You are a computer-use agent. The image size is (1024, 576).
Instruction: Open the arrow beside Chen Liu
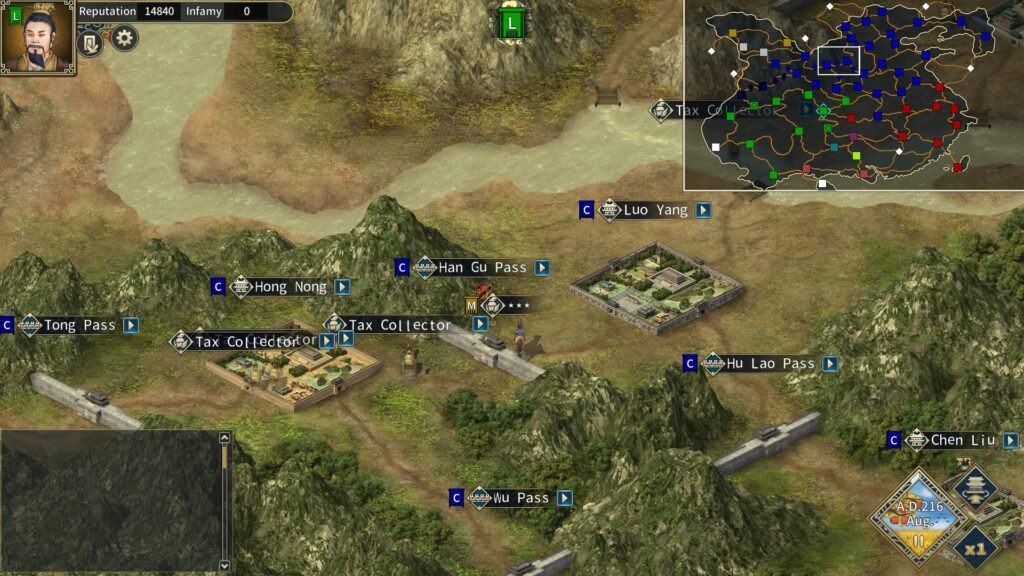[x=1010, y=440]
